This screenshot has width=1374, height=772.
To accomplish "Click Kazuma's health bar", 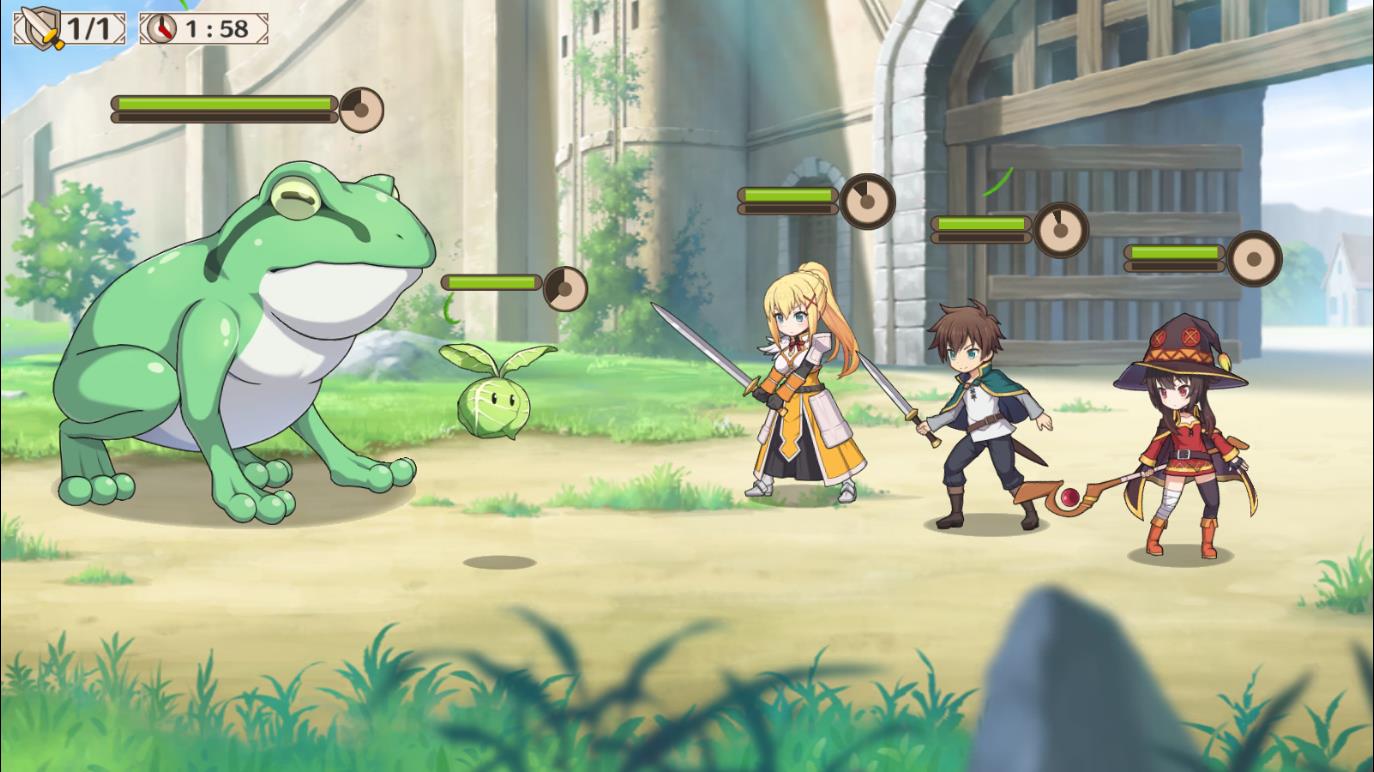I will pyautogui.click(x=980, y=221).
